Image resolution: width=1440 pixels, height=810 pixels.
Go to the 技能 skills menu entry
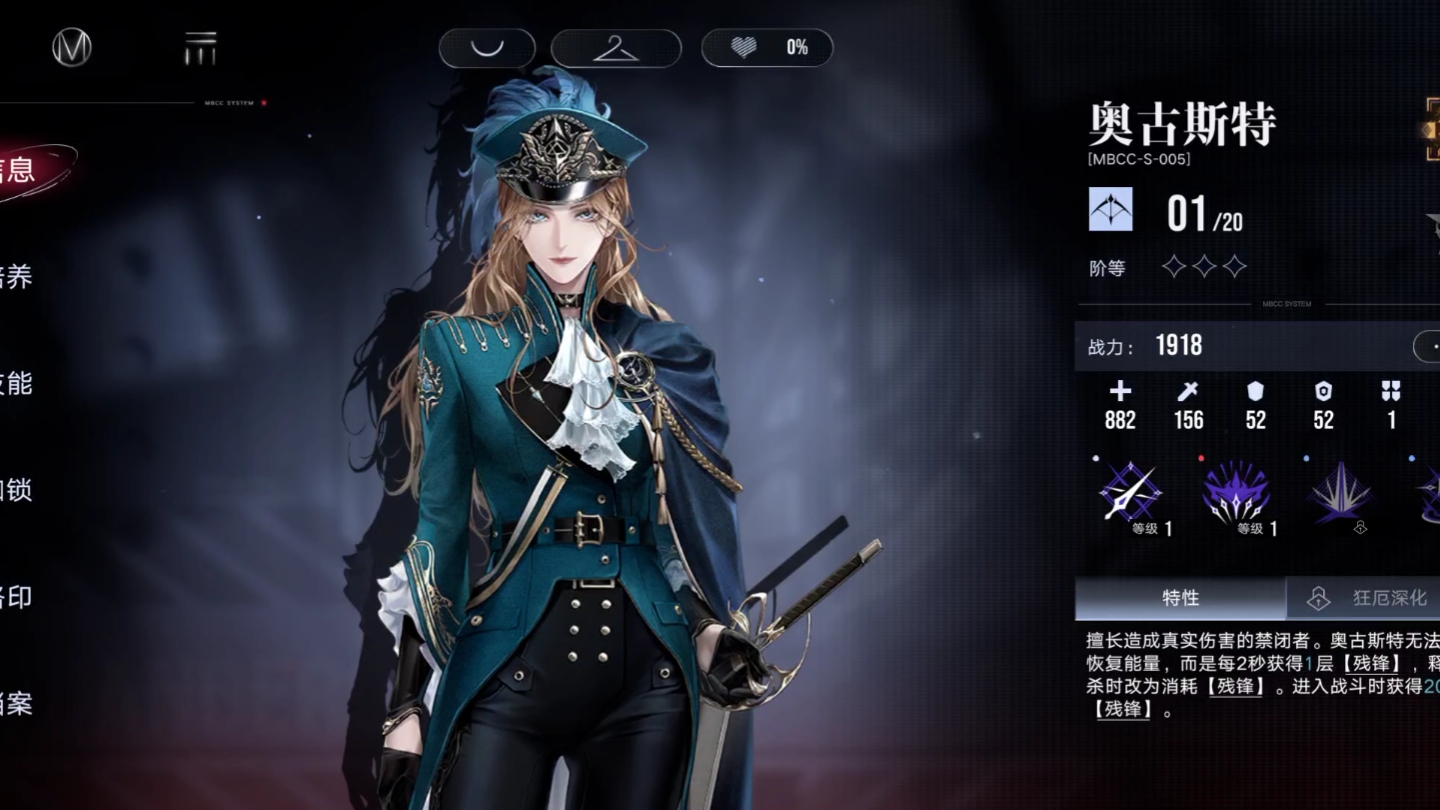click(x=18, y=383)
